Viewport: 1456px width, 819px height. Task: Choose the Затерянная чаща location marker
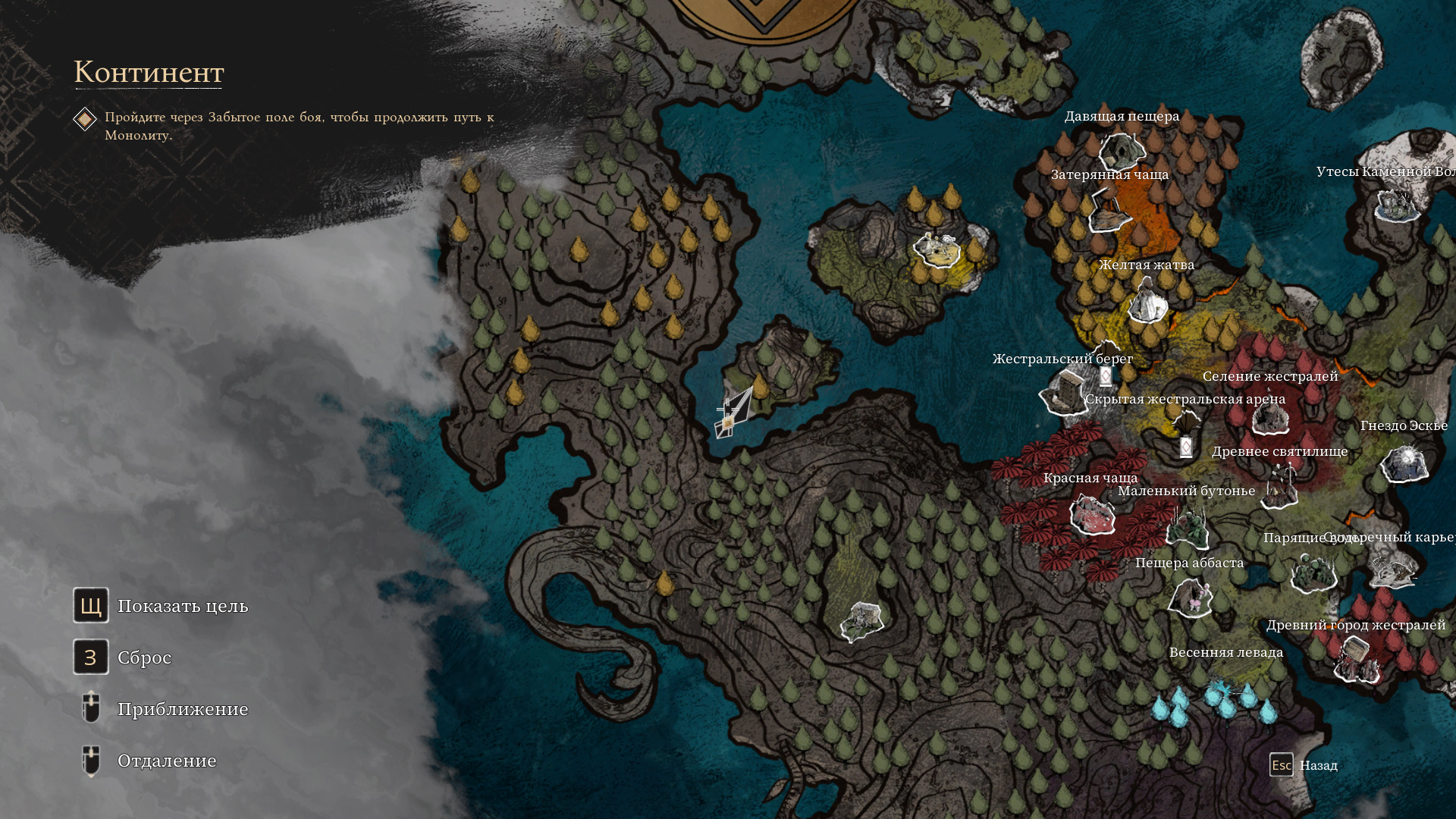click(x=1109, y=212)
